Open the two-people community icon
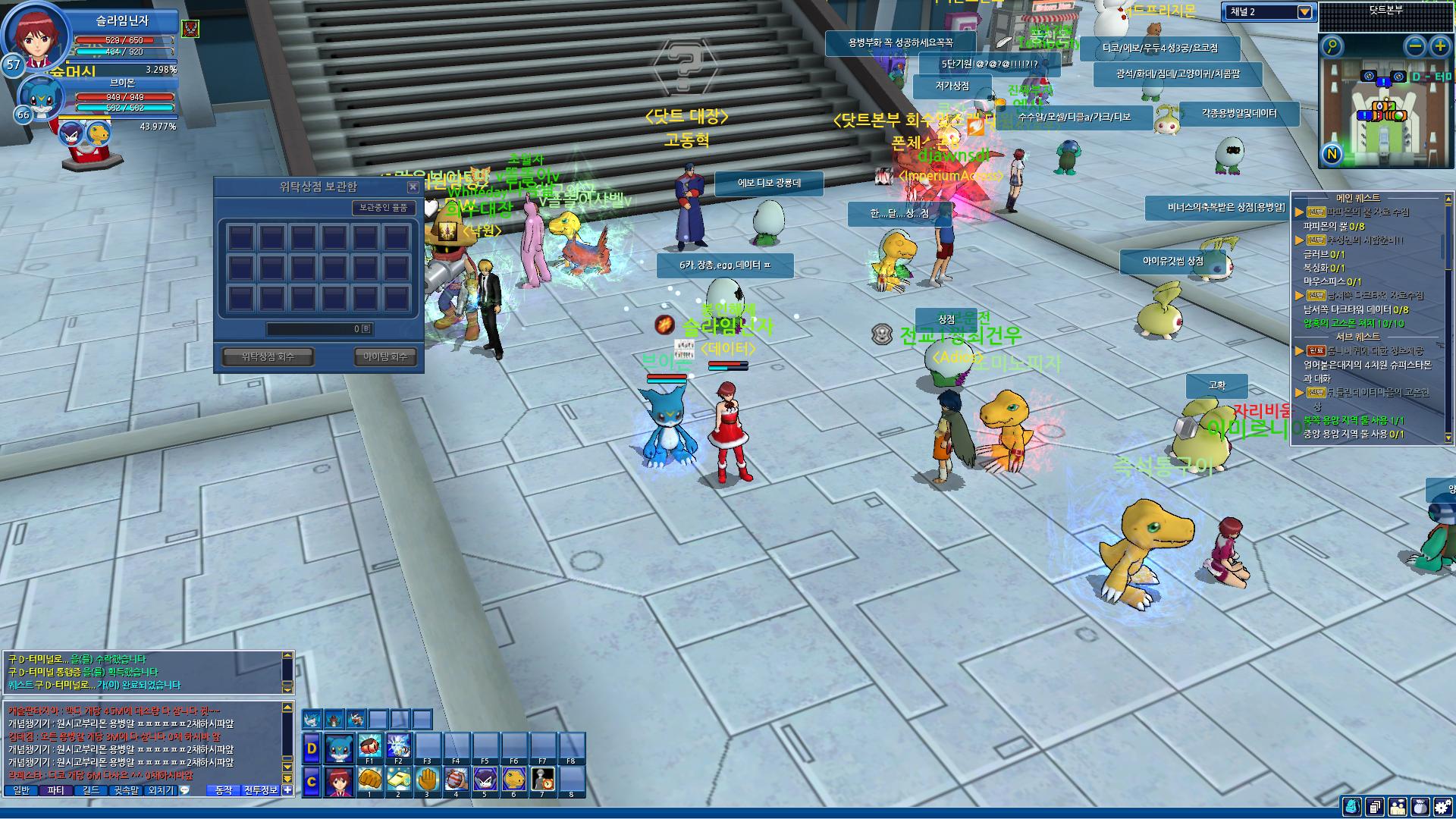1456x819 pixels. point(1398,807)
